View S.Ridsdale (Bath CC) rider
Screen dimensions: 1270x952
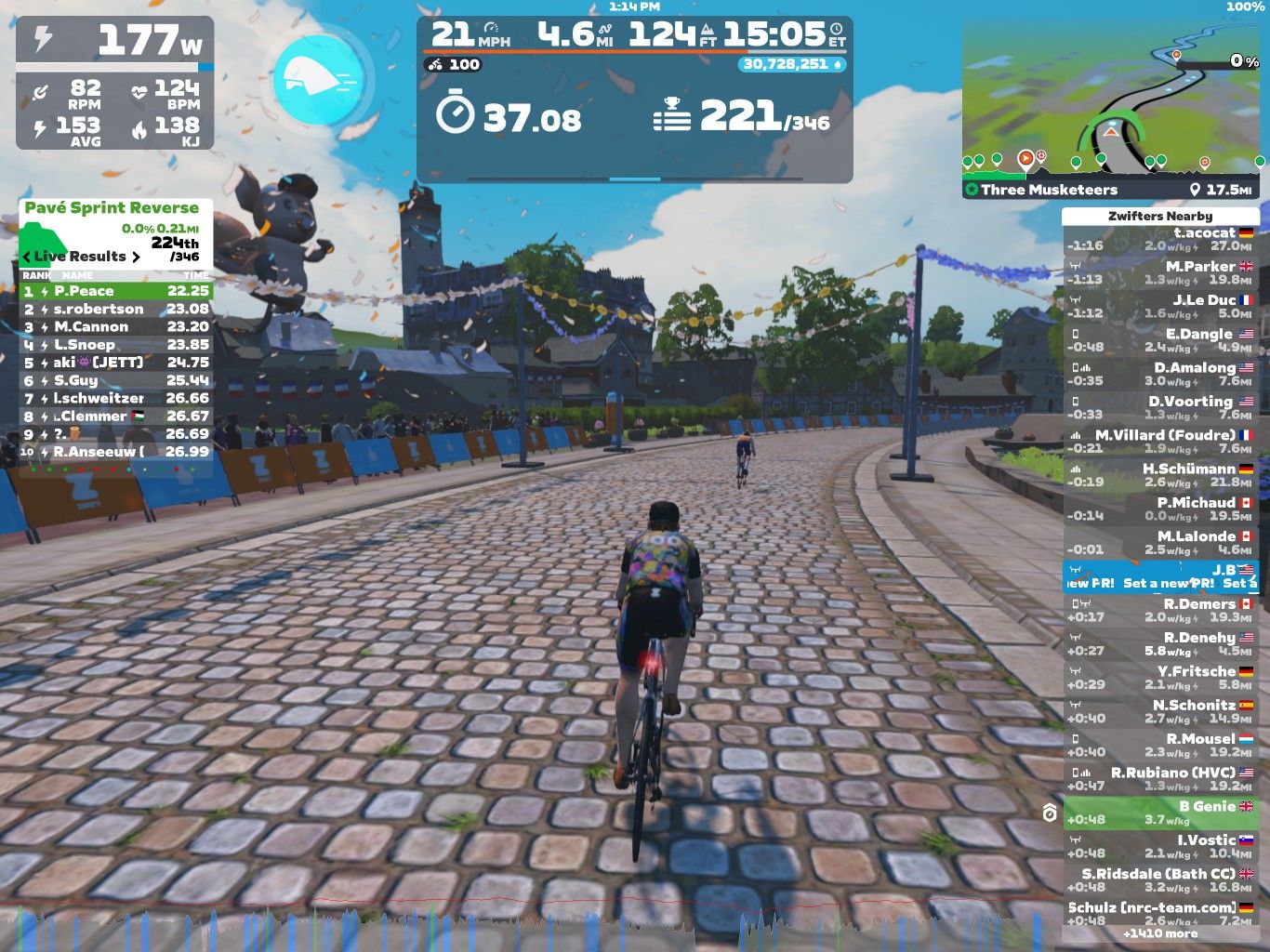[1160, 879]
